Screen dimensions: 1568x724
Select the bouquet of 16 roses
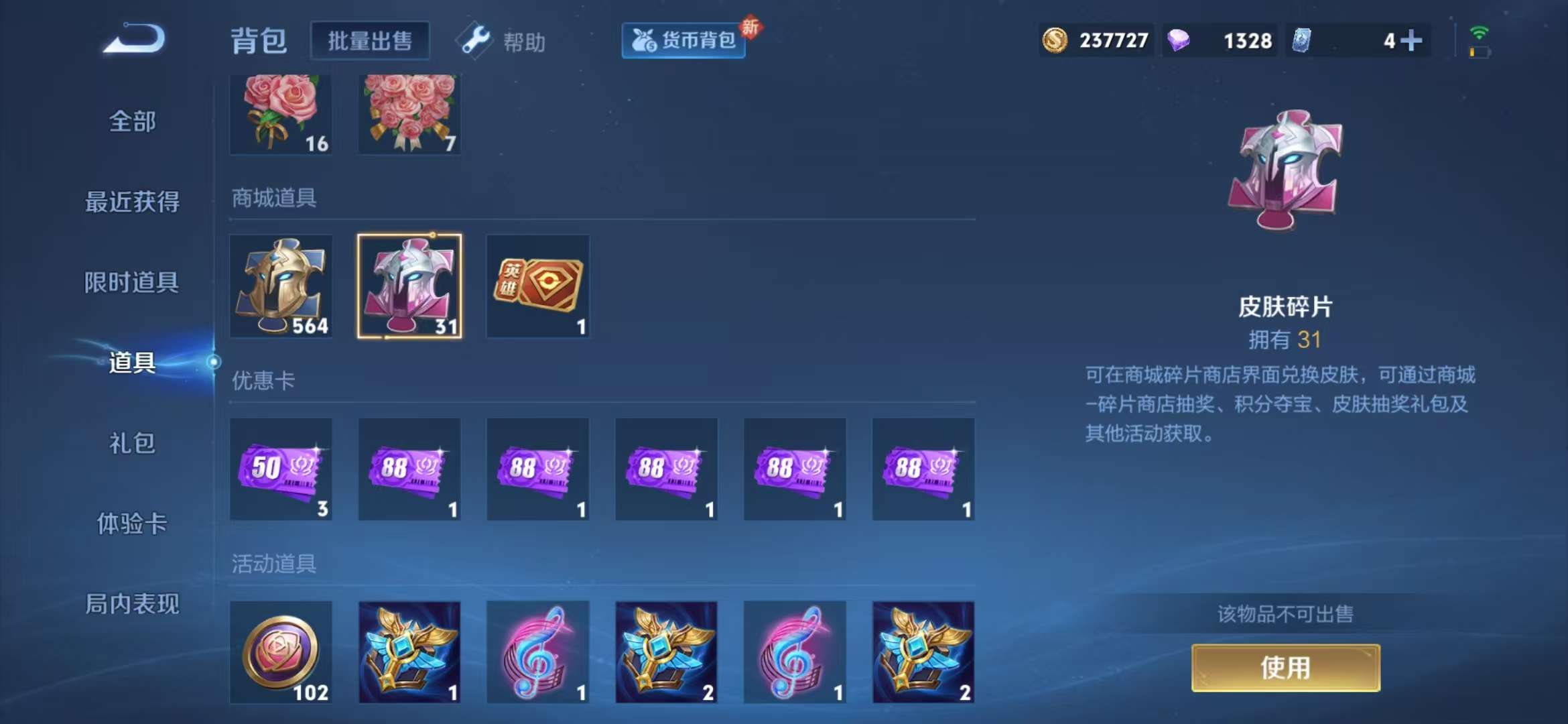pos(281,114)
